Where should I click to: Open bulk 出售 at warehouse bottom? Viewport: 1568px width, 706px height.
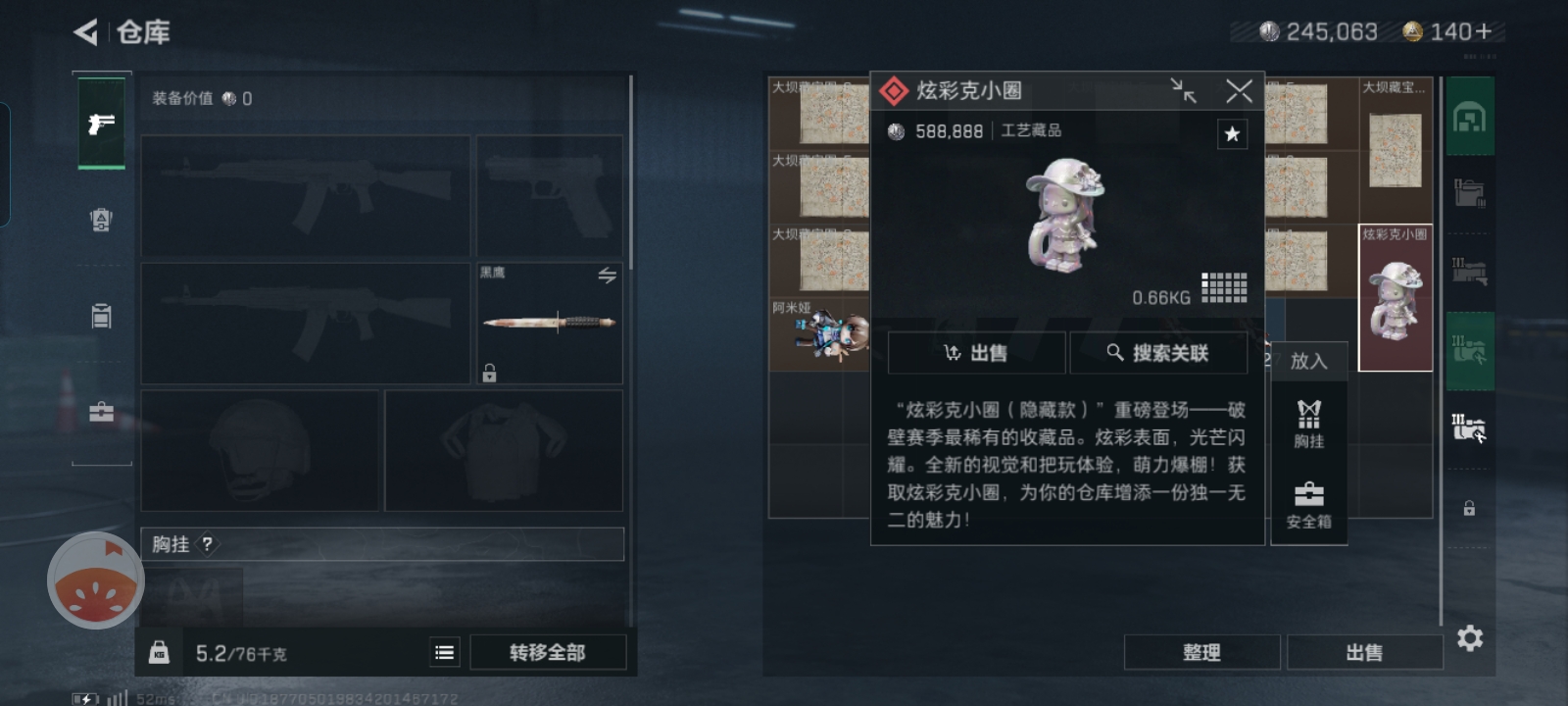pos(1364,652)
